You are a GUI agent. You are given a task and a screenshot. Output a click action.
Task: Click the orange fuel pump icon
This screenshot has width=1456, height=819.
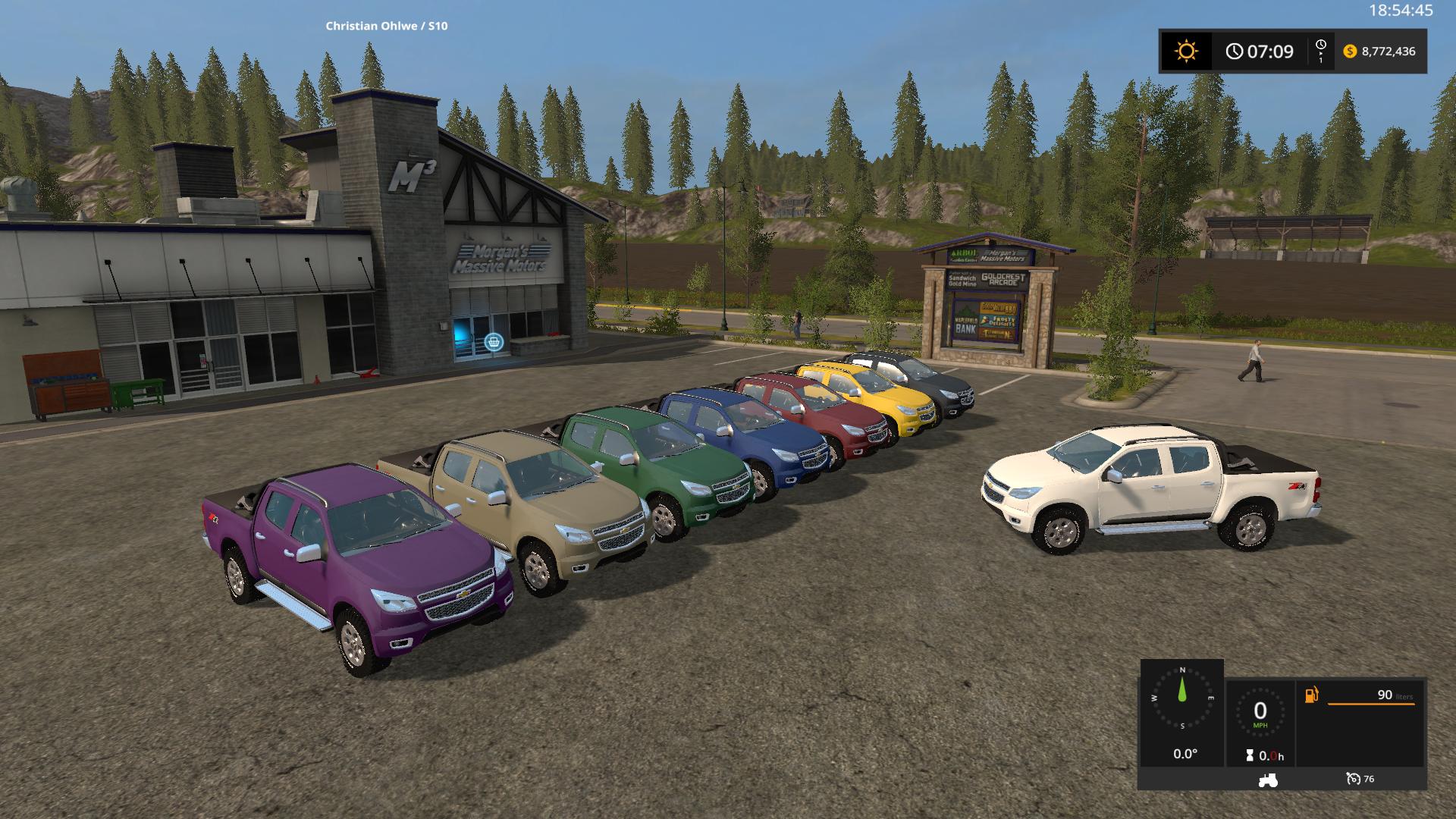click(x=1312, y=695)
